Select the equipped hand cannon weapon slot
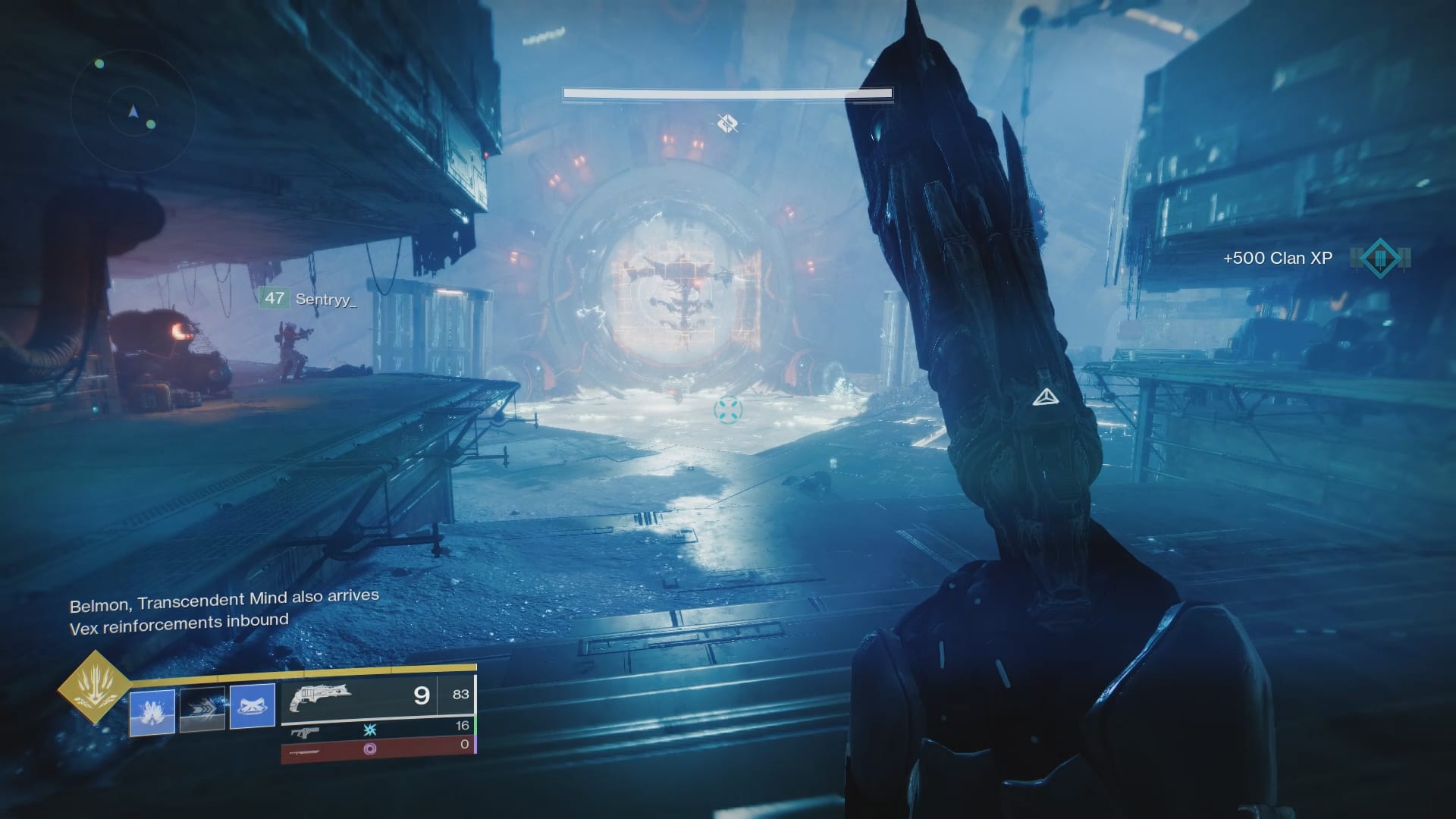1456x819 pixels. (x=378, y=695)
